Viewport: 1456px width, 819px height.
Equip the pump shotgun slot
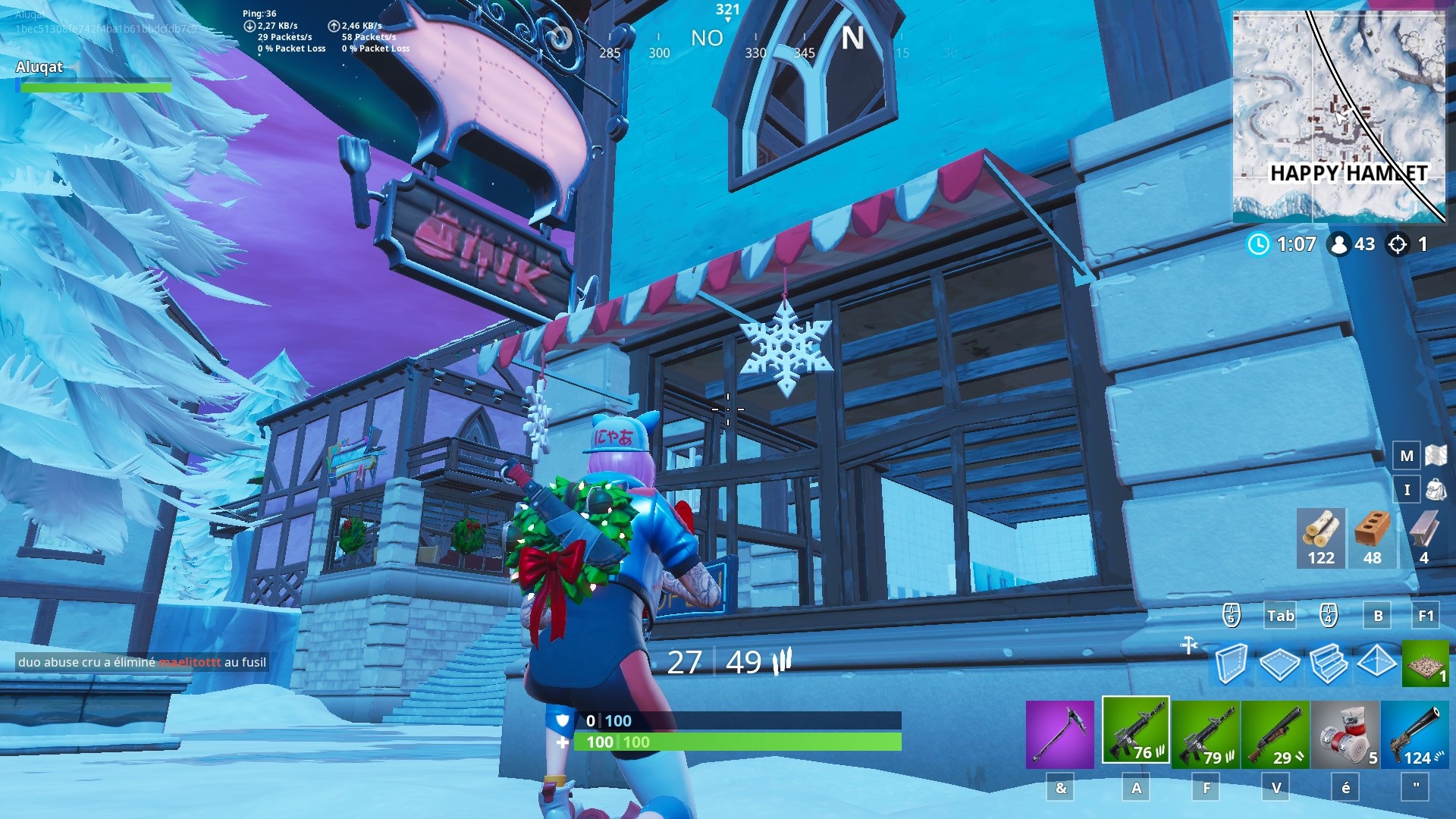pos(1275,734)
